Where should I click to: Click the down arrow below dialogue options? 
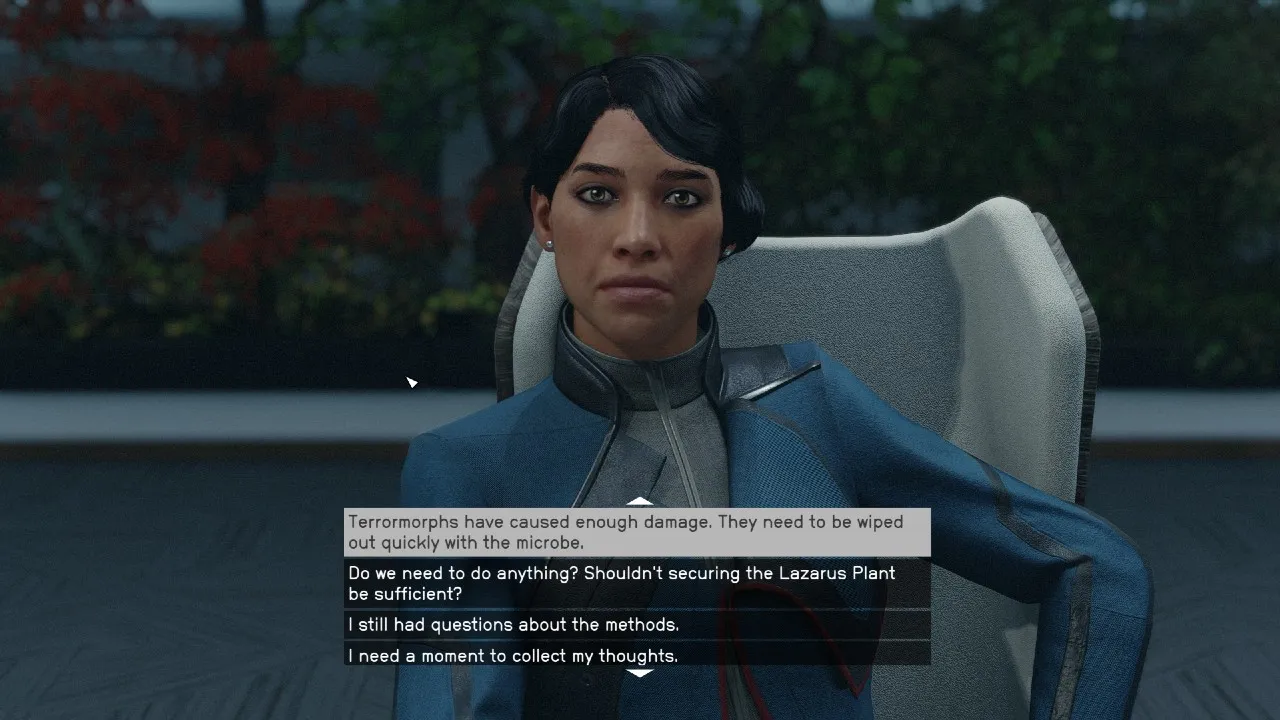[639, 674]
